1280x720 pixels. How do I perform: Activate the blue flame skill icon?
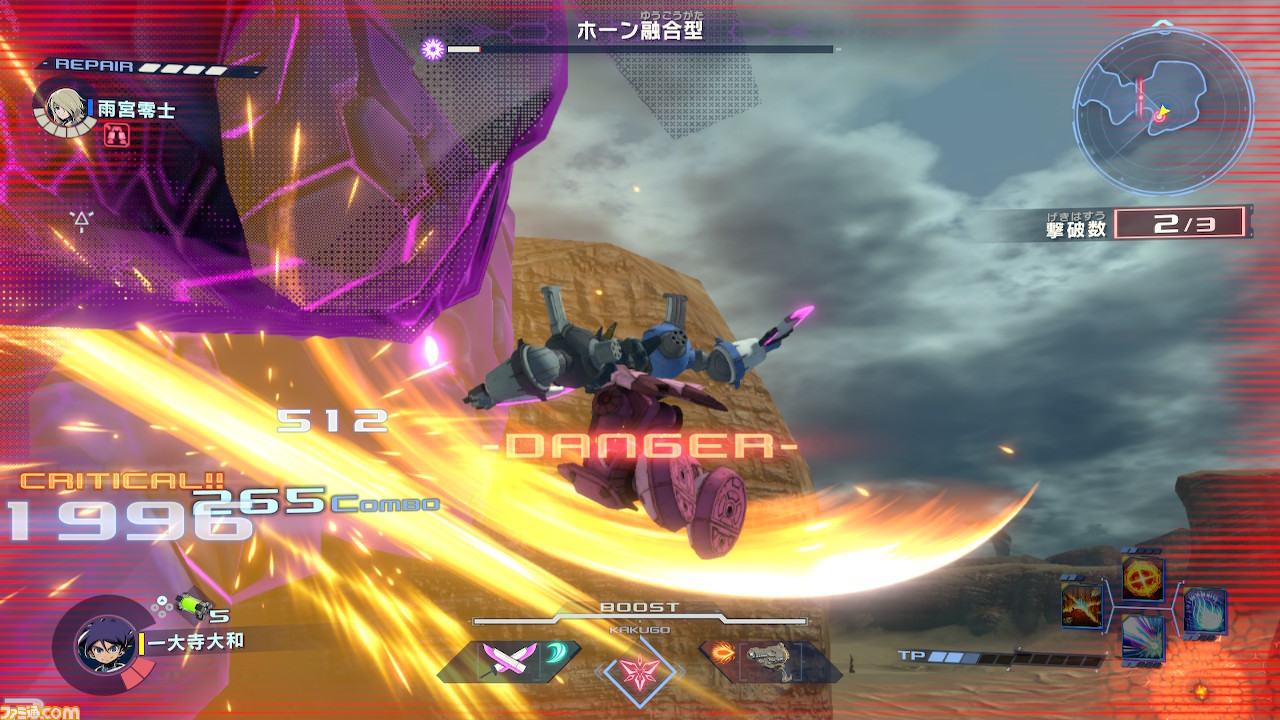click(1204, 610)
